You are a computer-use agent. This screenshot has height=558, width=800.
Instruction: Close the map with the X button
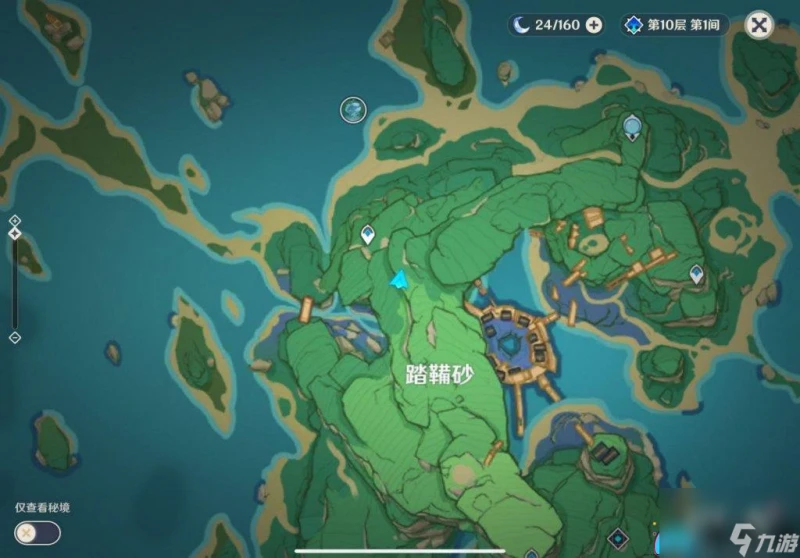[x=760, y=25]
